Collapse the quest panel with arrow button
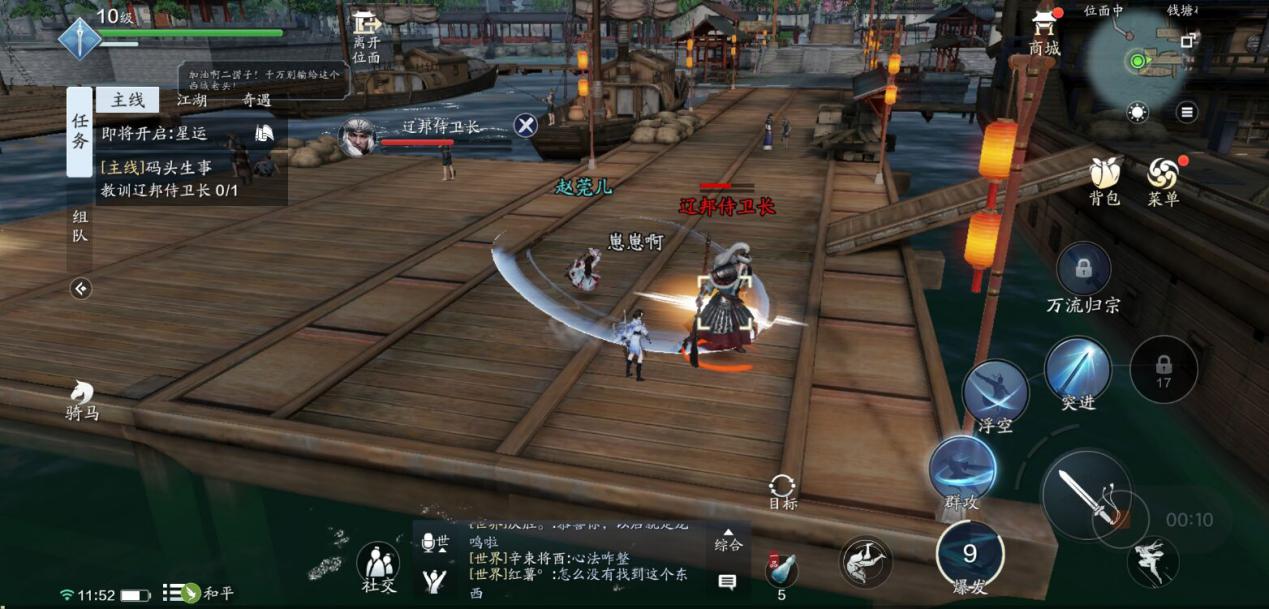 click(81, 289)
